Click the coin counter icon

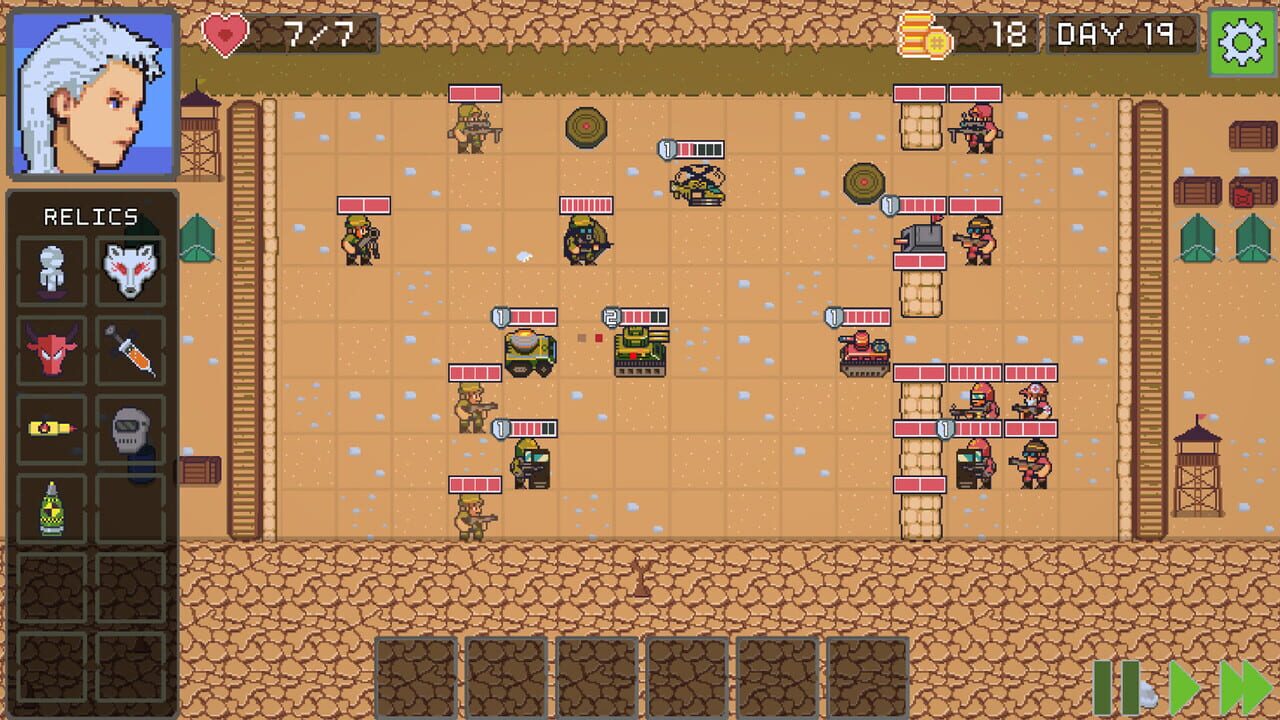click(x=925, y=33)
